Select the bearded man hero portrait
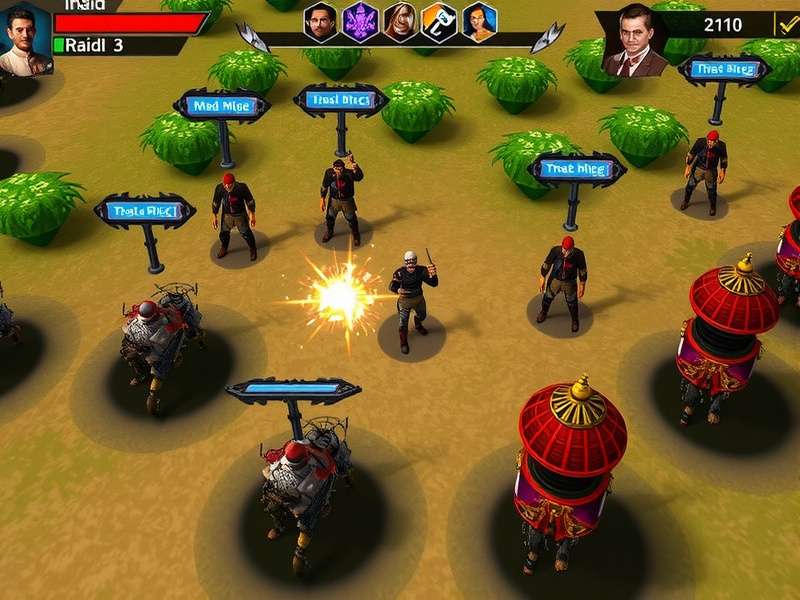Viewport: 800px width, 600px height. [x=321, y=20]
